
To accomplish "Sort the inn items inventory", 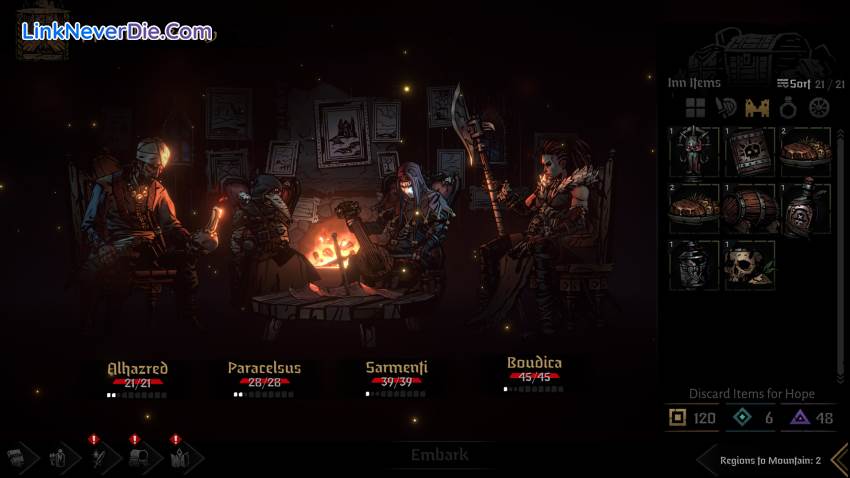I will (795, 84).
